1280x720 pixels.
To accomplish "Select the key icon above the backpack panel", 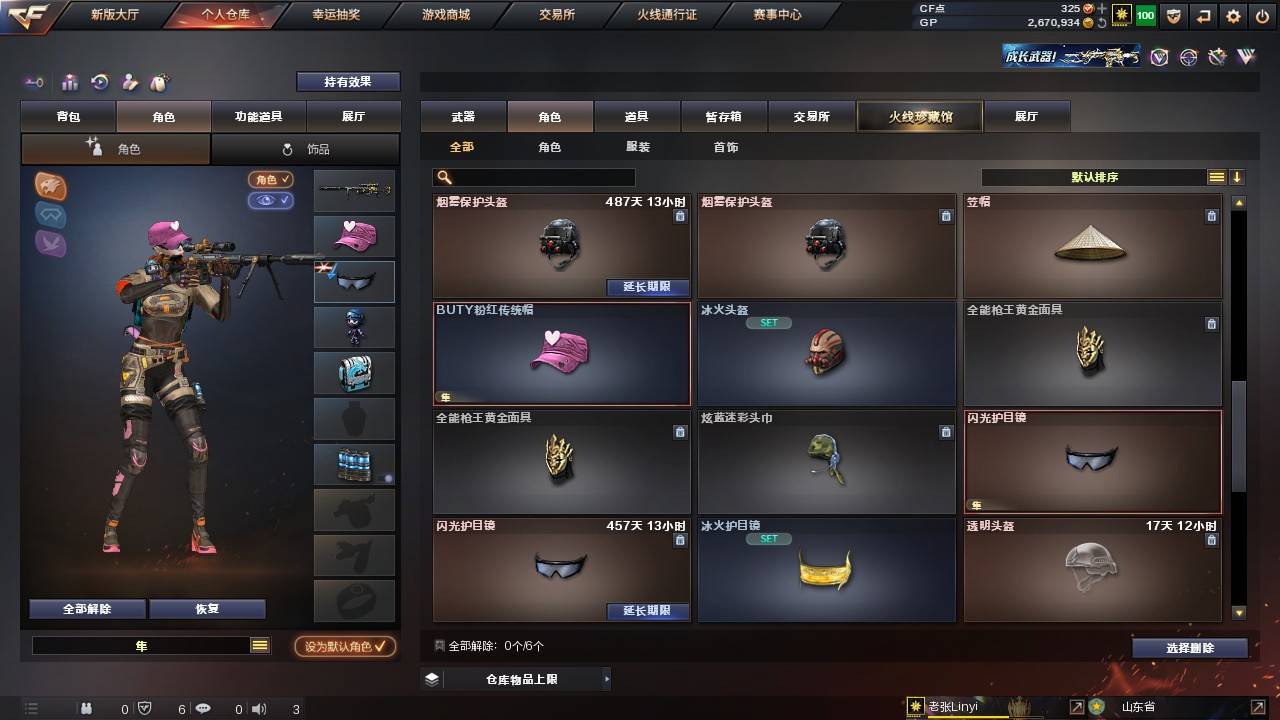I will tap(33, 83).
